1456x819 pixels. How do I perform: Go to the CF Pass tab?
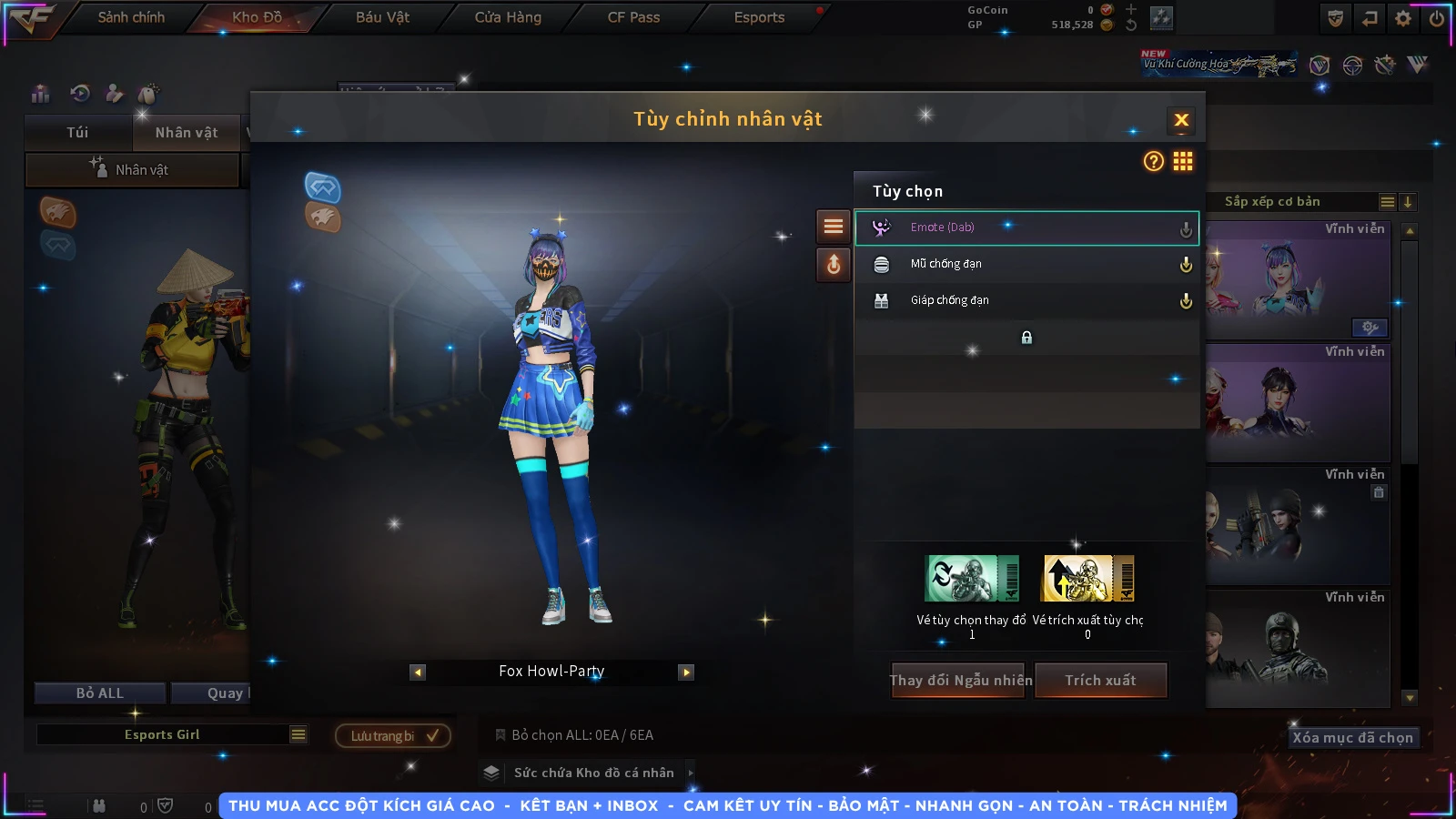[633, 17]
